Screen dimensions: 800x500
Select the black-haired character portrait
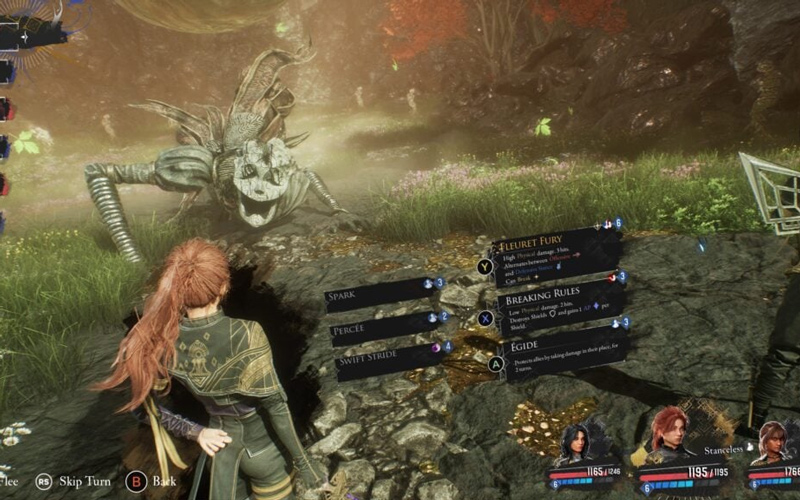click(579, 442)
